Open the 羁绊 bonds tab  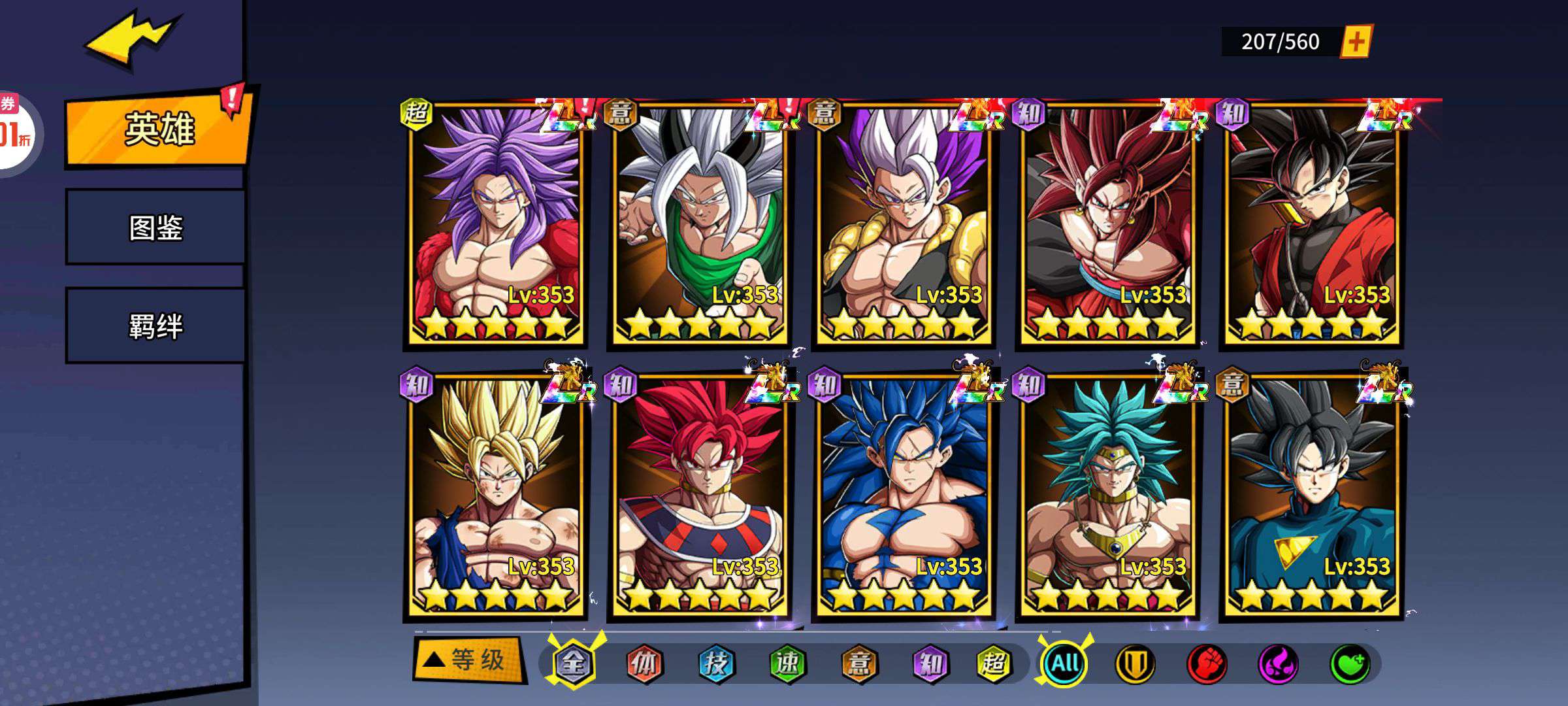pyautogui.click(x=155, y=326)
